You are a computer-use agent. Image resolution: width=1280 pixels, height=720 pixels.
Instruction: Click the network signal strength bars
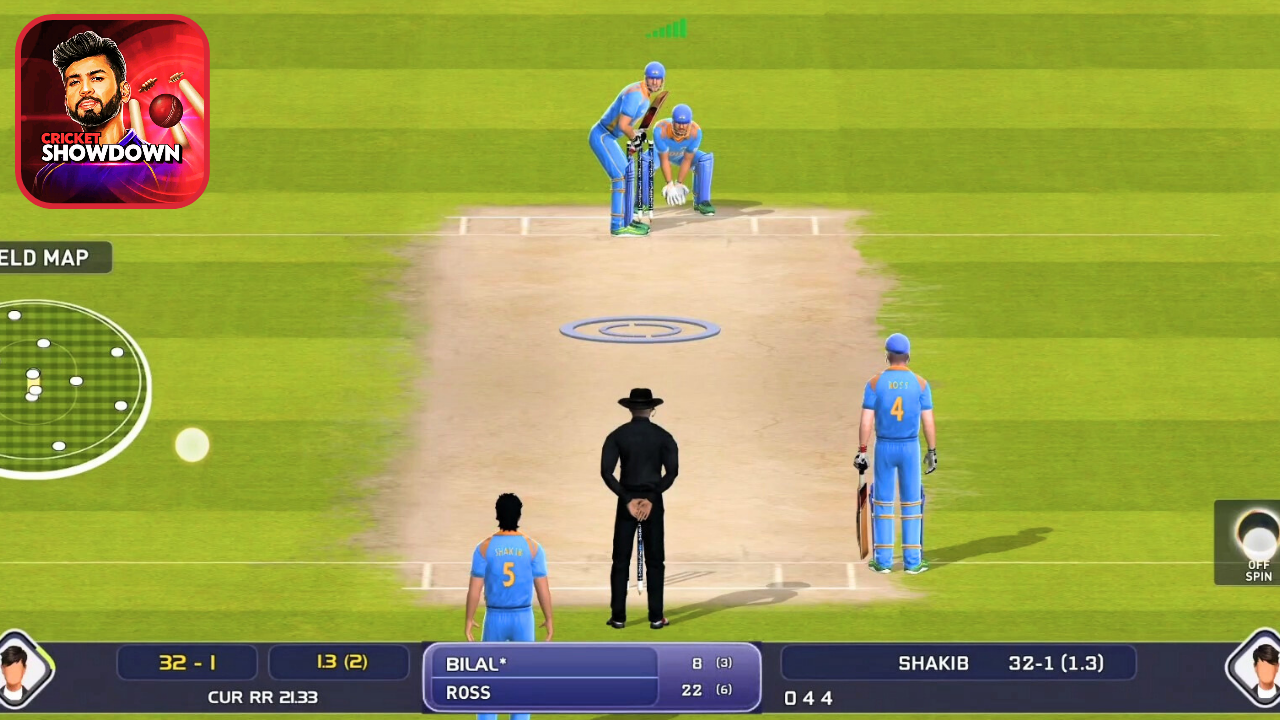click(x=667, y=29)
